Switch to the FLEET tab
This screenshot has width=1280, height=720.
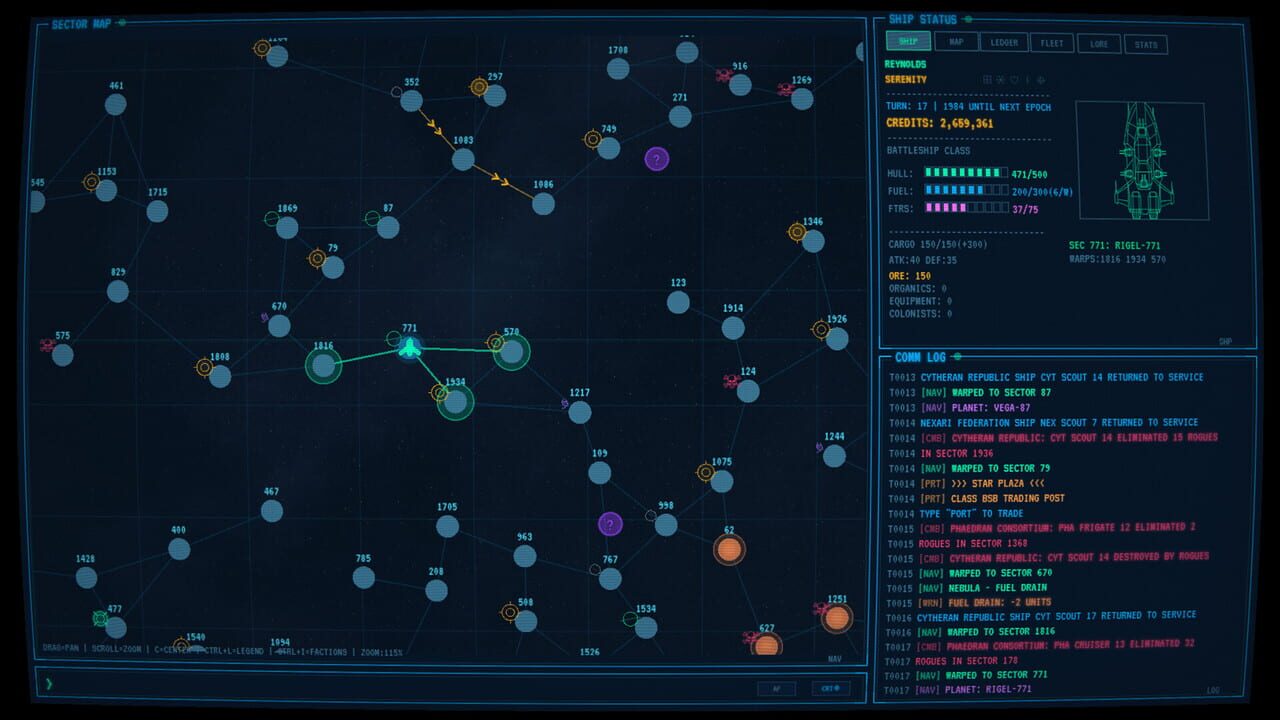coord(1052,44)
